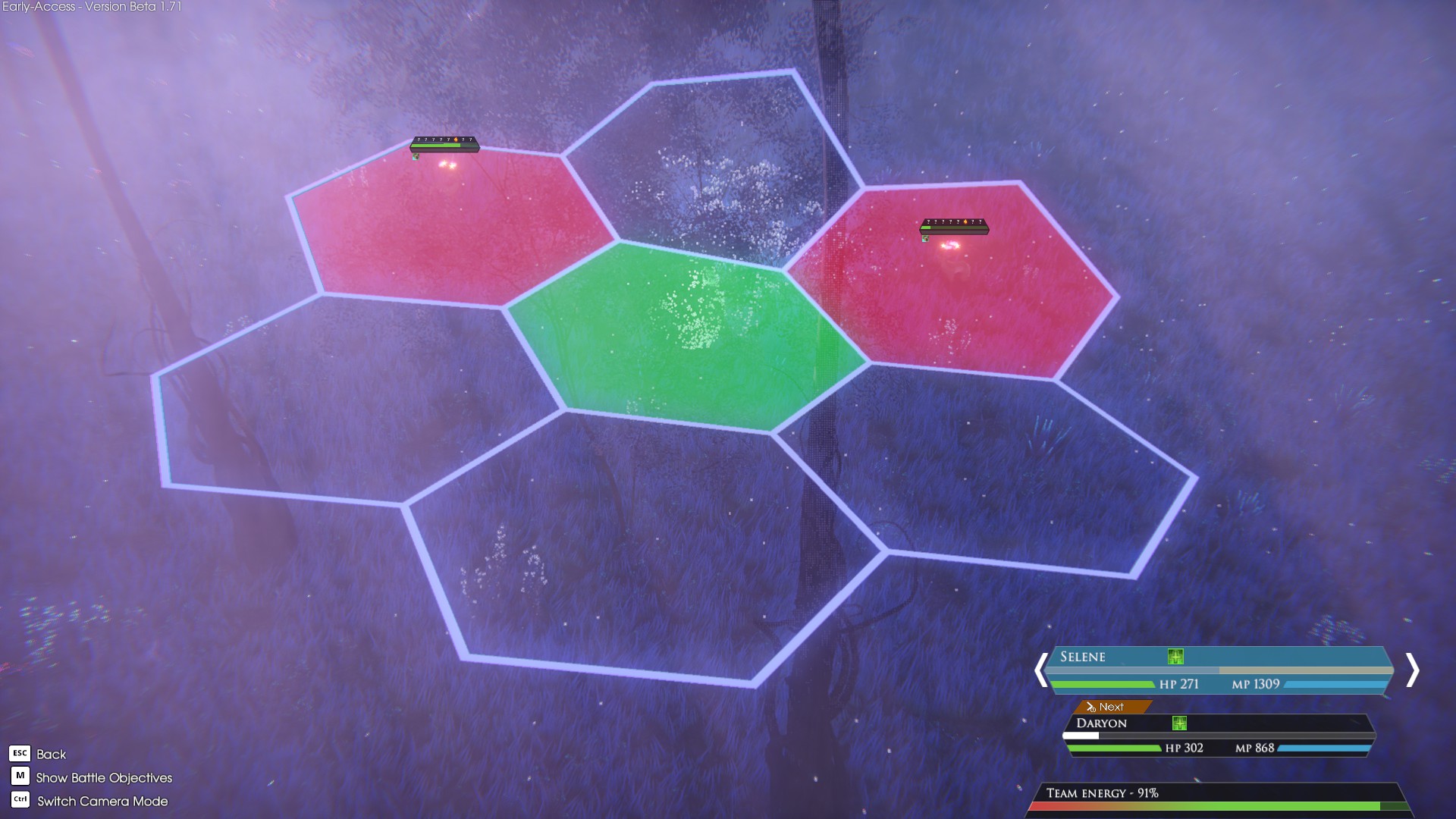Choose the red hex tile on the left

click(451, 227)
